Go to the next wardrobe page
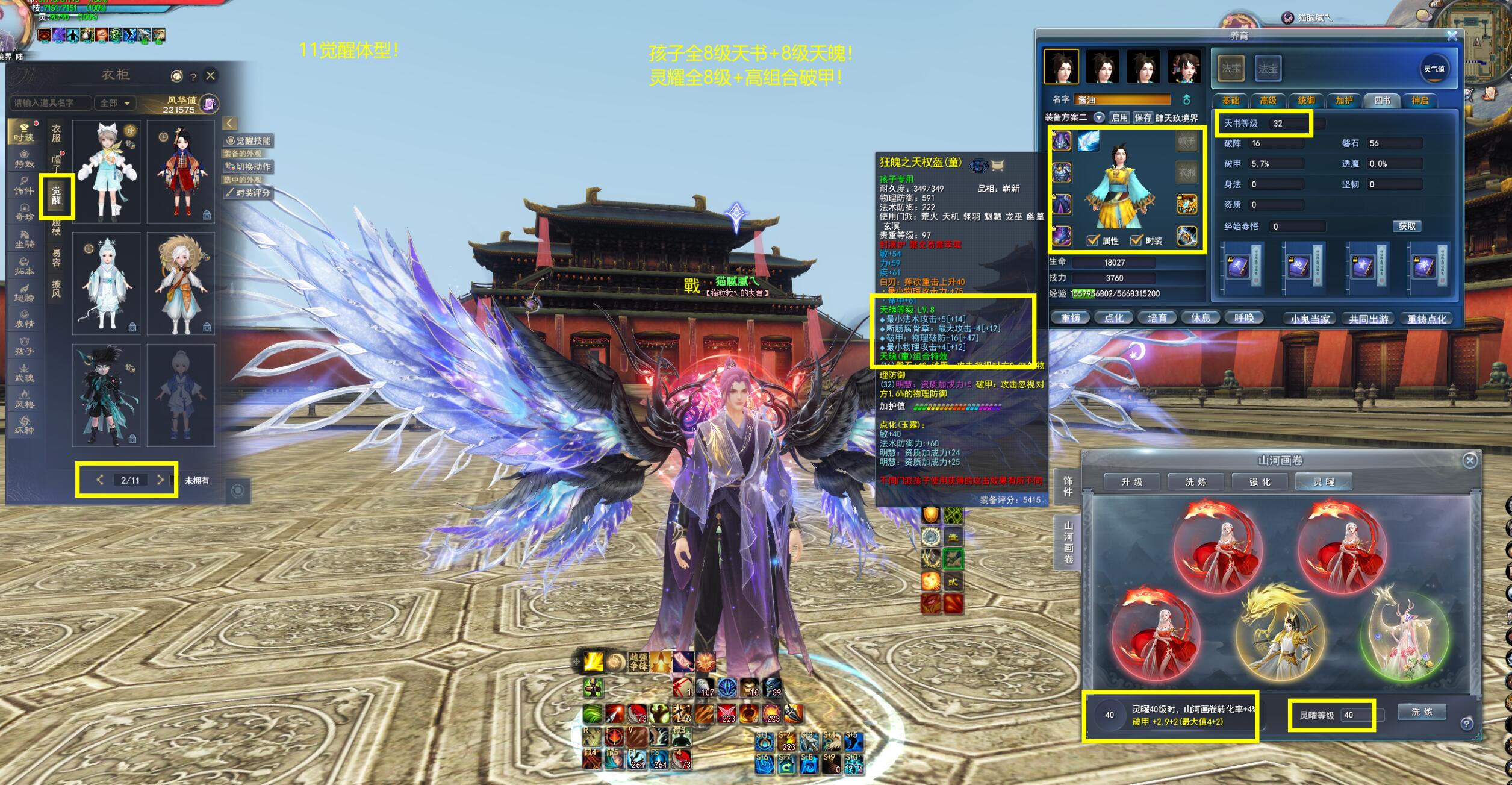The height and width of the screenshot is (785, 1512). point(160,480)
